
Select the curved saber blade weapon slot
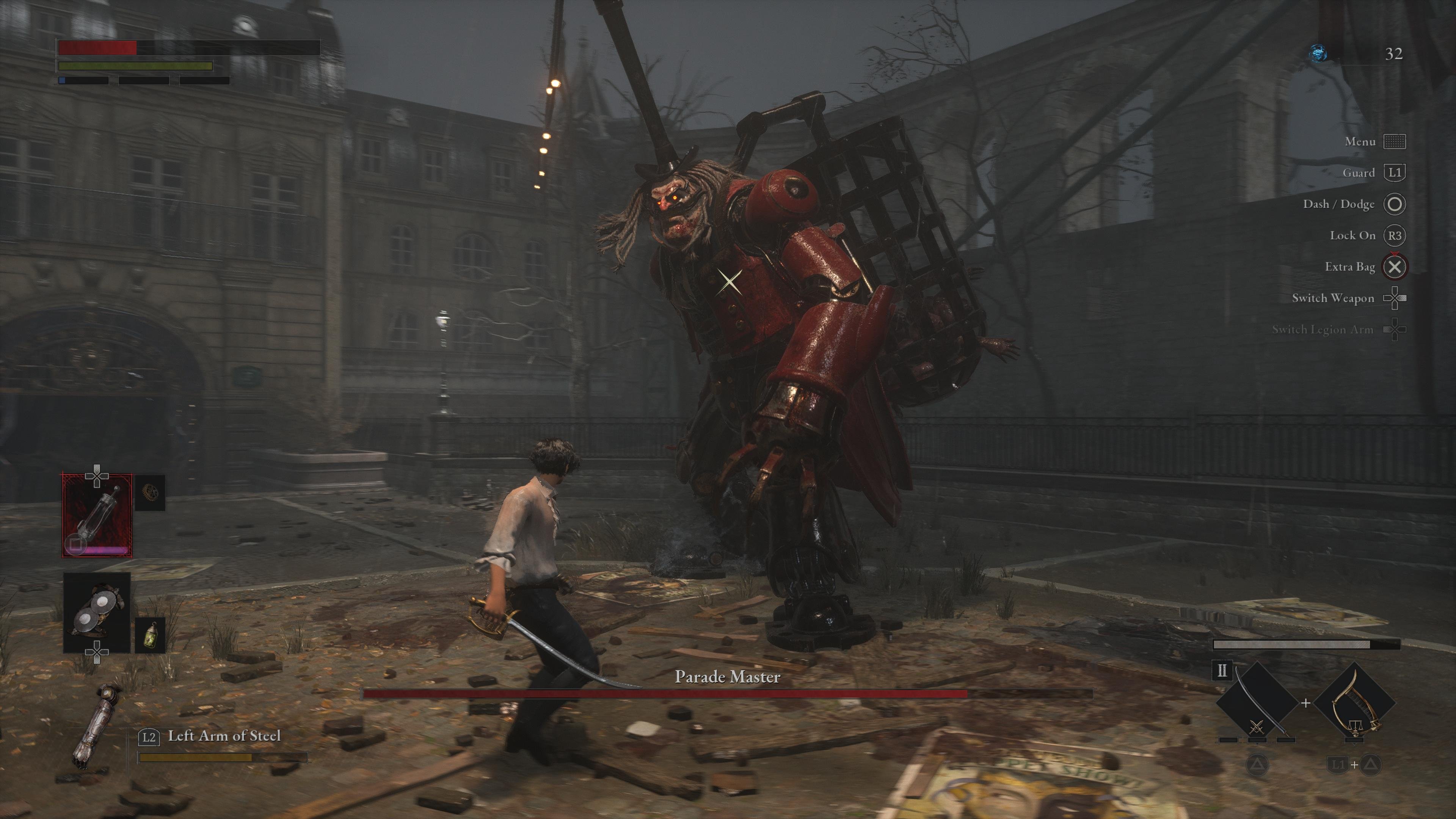(1256, 703)
